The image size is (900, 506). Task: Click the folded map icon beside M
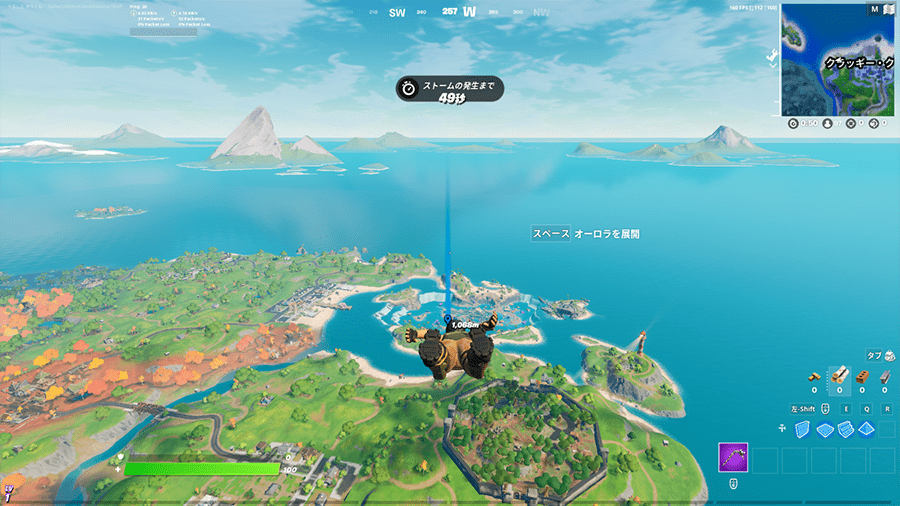tap(888, 9)
